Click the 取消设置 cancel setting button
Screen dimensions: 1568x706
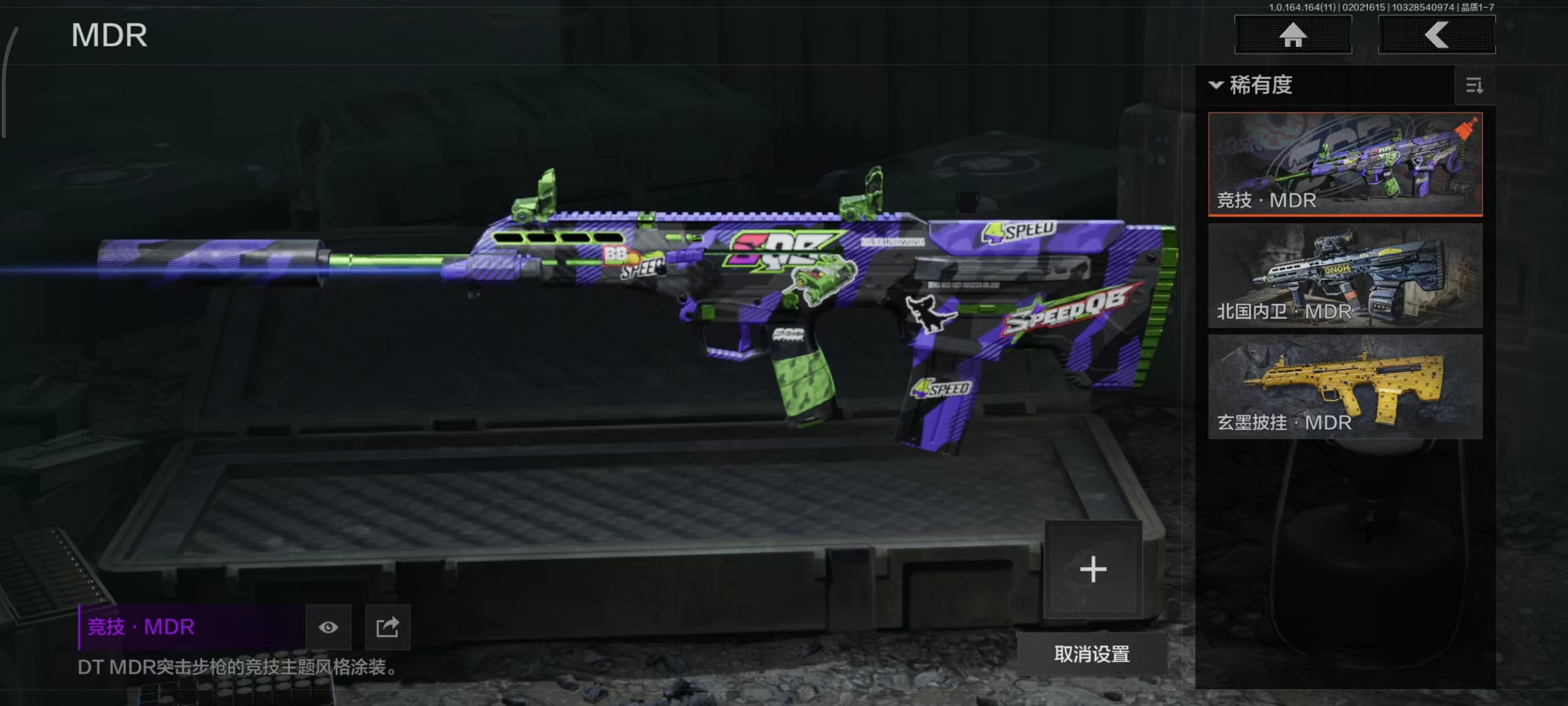tap(1092, 654)
